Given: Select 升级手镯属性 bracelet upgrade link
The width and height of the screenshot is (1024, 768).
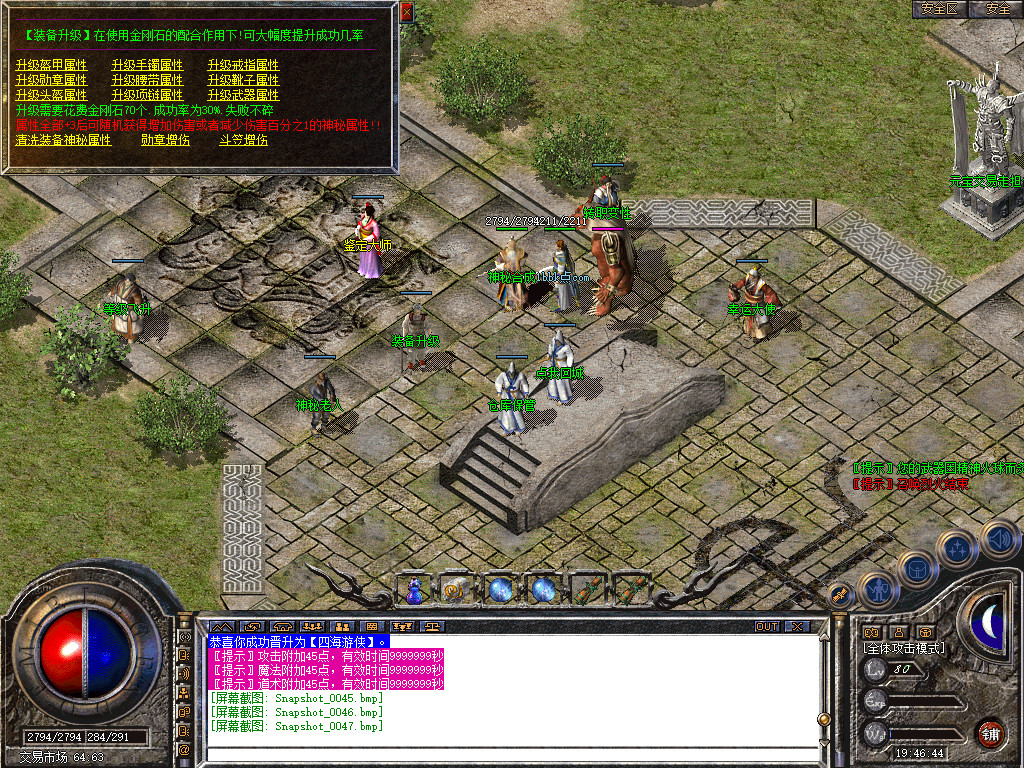Looking at the screenshot, I should click(x=147, y=65).
